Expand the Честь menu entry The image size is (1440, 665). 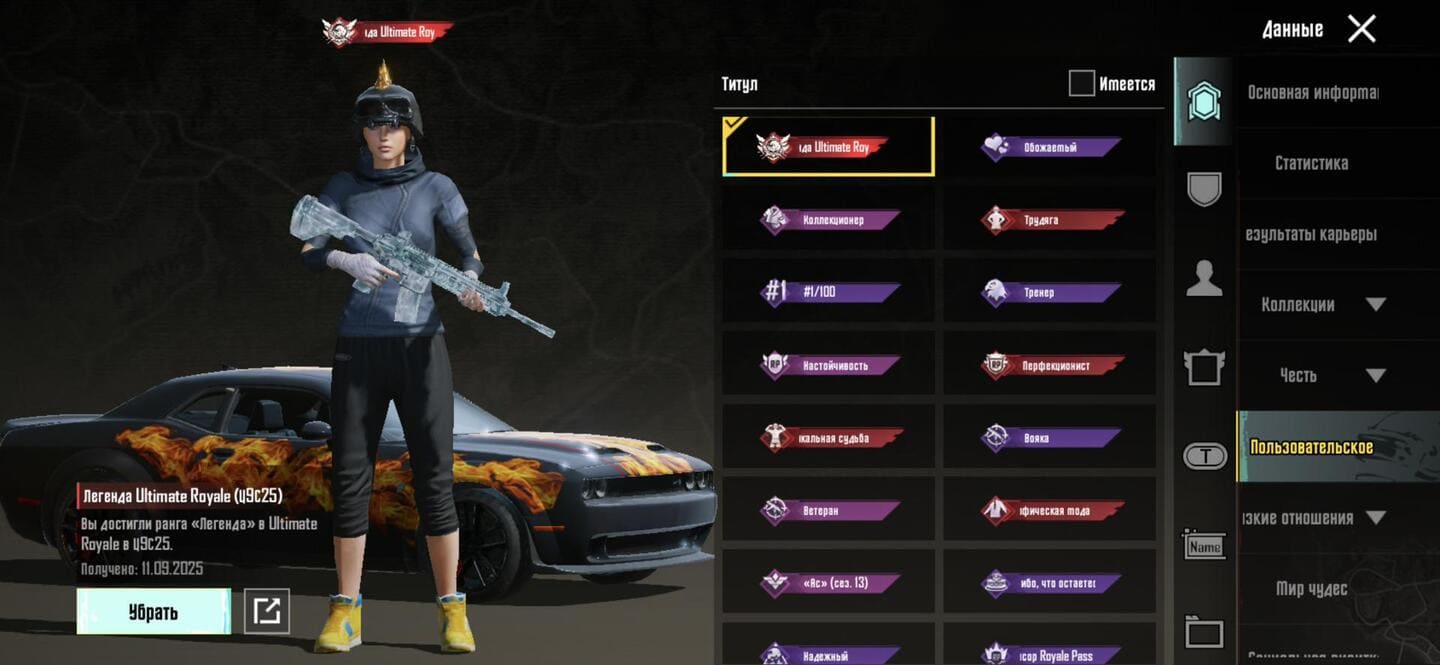[1322, 375]
